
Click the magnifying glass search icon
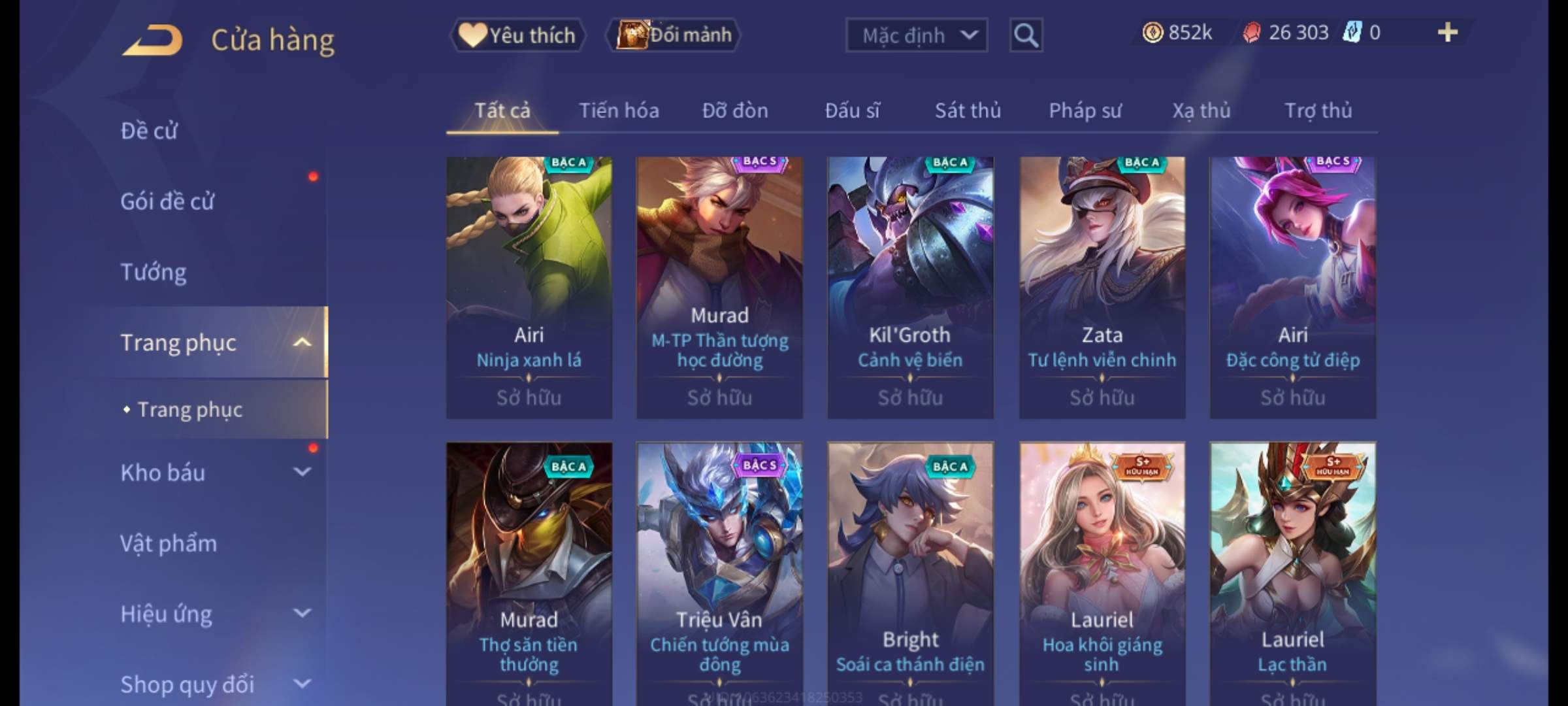[1026, 35]
